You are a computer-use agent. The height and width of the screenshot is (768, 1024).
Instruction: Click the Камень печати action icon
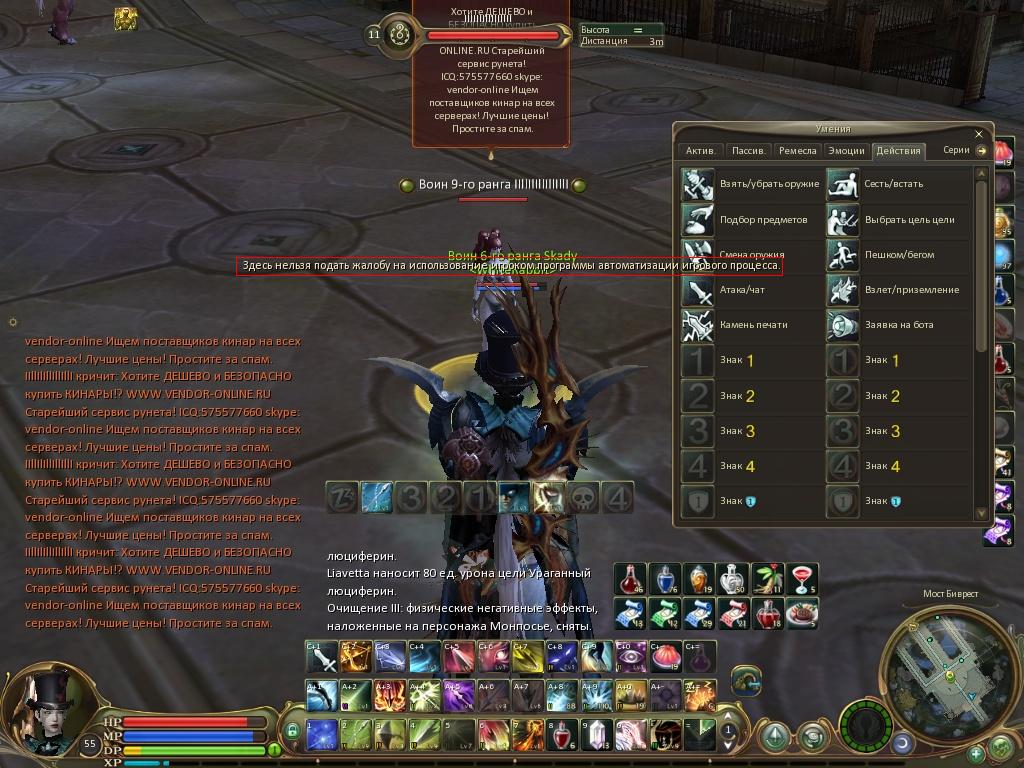click(697, 325)
